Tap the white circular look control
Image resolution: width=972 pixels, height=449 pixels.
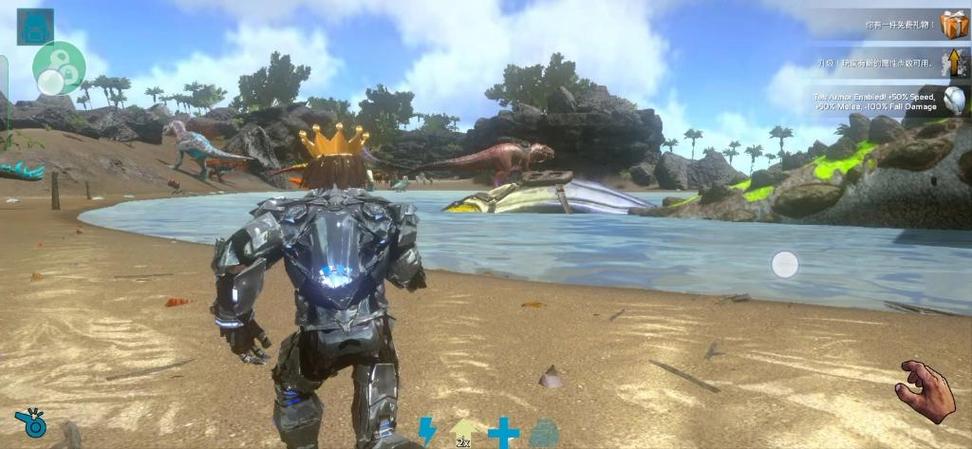click(x=785, y=265)
